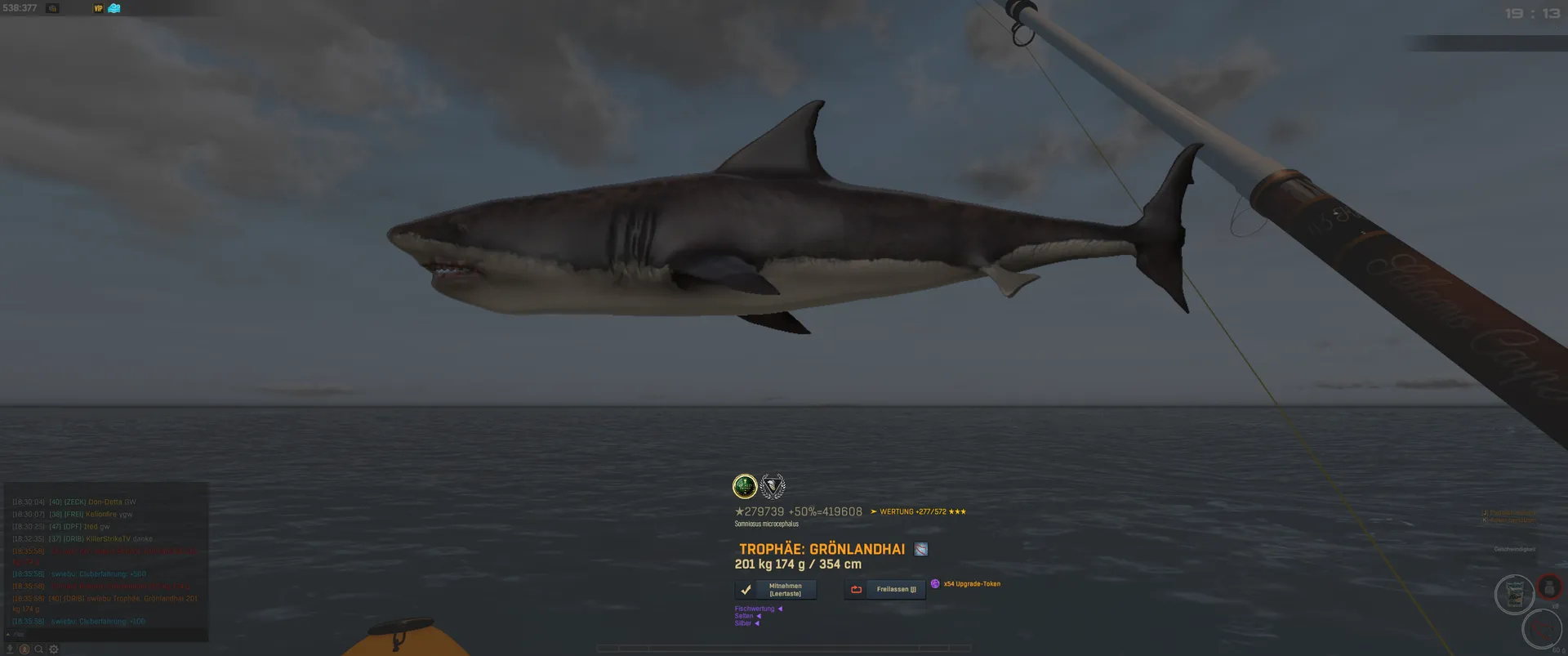The width and height of the screenshot is (1568, 656).
Task: Open chat settings via the gear icon
Action: 54,649
